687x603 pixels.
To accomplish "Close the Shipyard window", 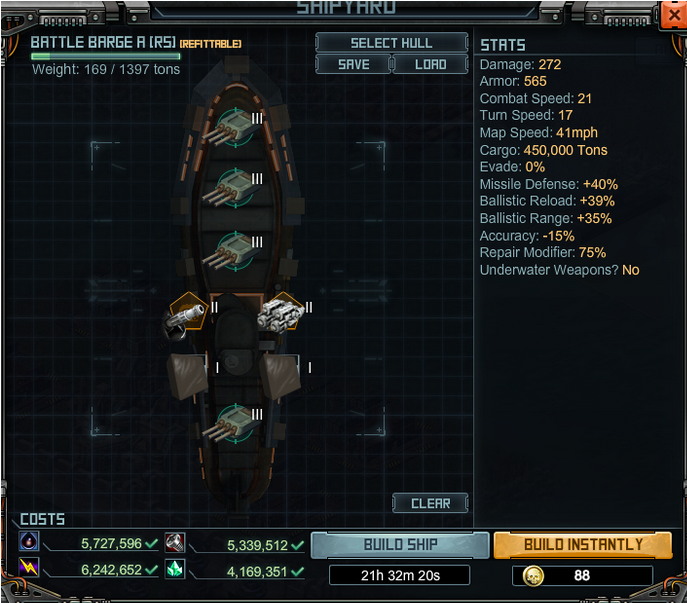I will [x=672, y=15].
